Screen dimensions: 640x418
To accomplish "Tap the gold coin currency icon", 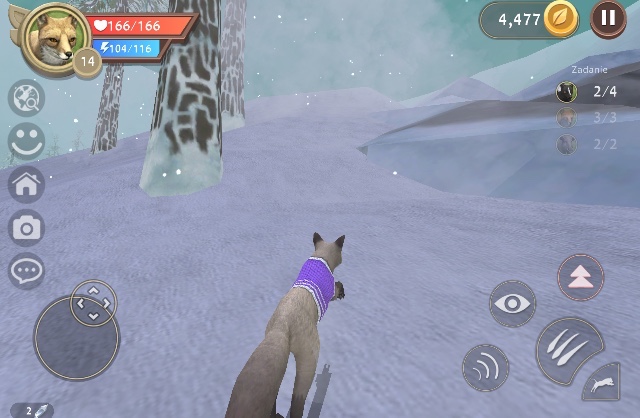I will coord(560,19).
